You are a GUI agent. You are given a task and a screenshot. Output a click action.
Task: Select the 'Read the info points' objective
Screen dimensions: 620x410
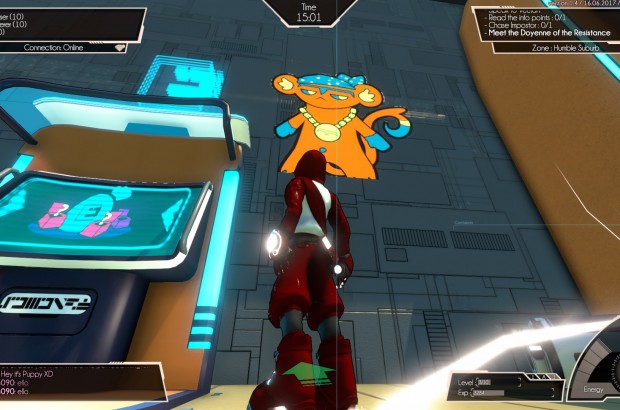point(526,16)
